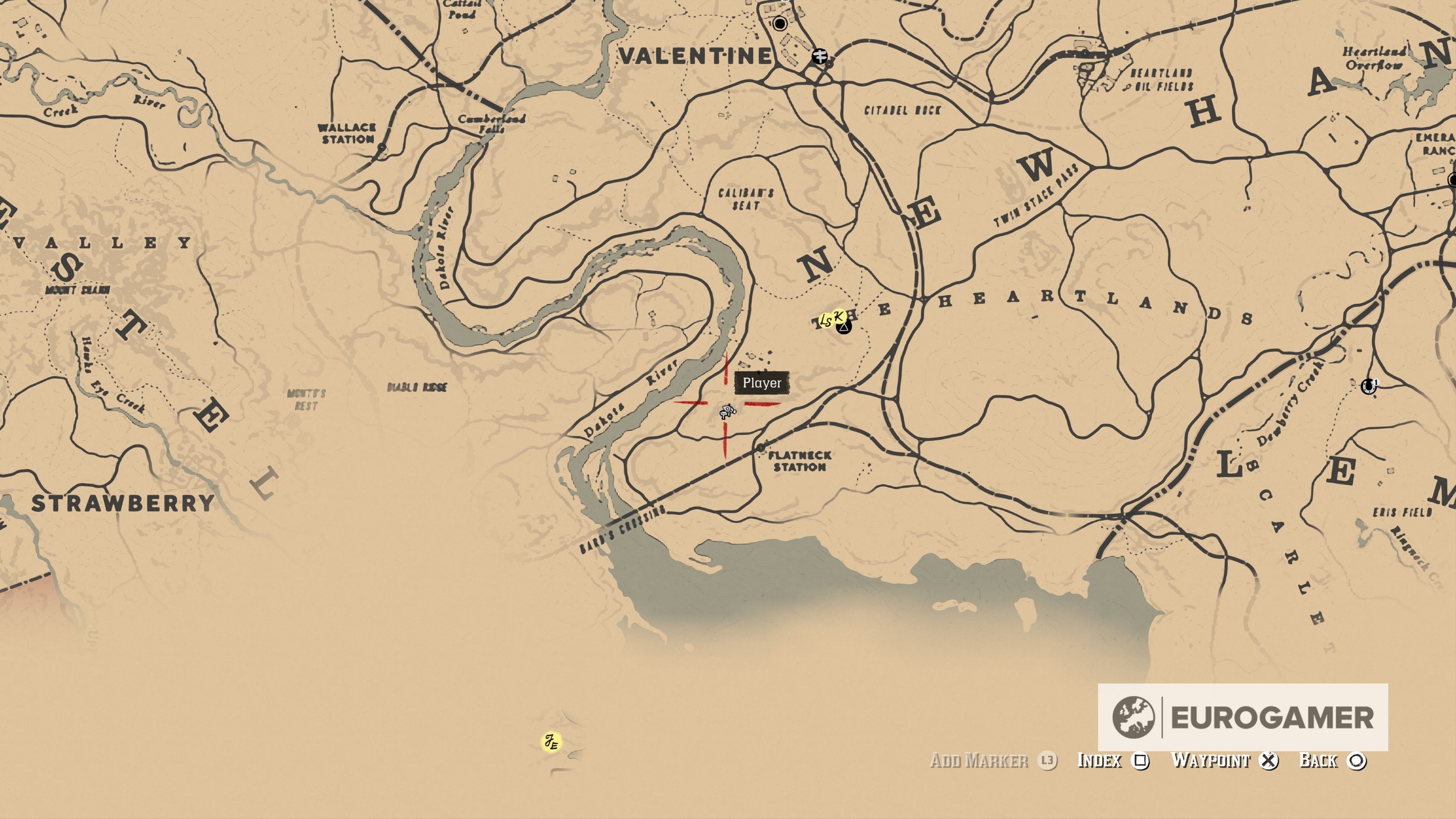Select the signpost fast-travel icon in Valentine
This screenshot has height=819, width=1456.
[819, 56]
